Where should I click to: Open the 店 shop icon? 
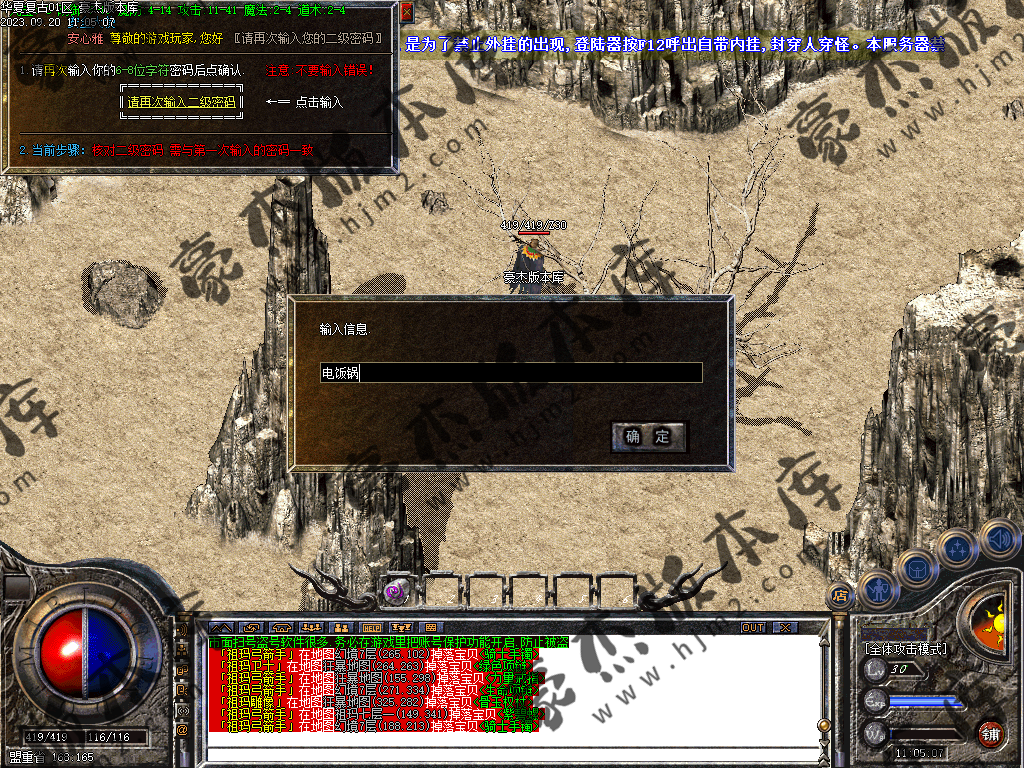840,597
